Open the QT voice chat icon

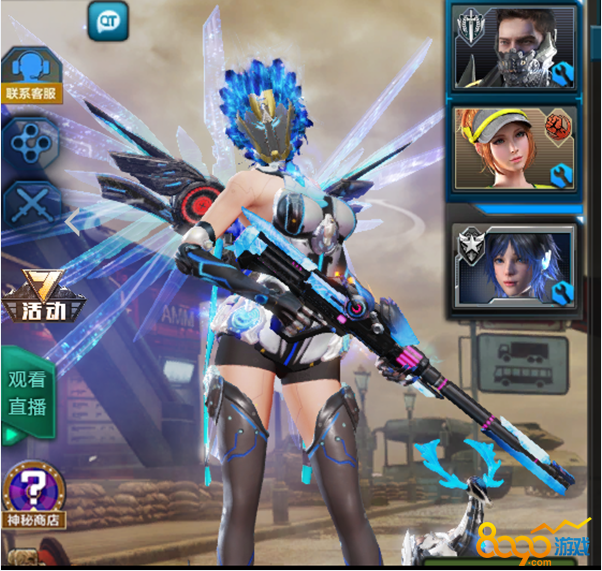107,20
